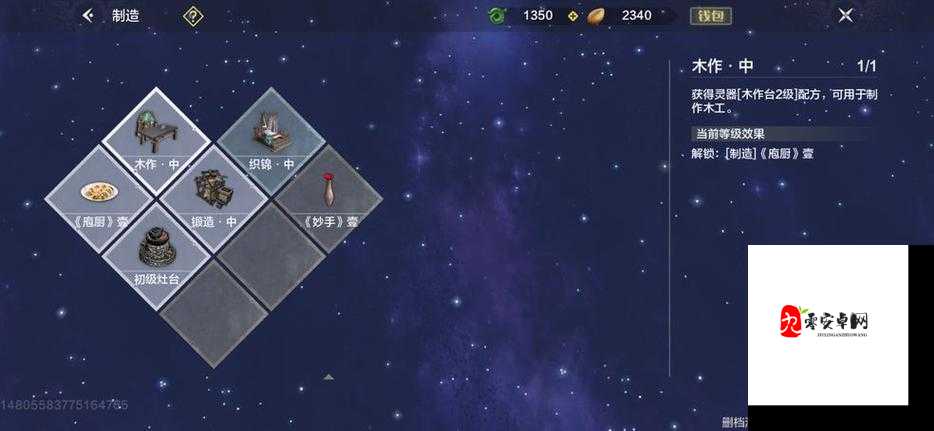Screen dimensions: 934x431
Task: Click the green jade currency icon
Action: pos(497,15)
